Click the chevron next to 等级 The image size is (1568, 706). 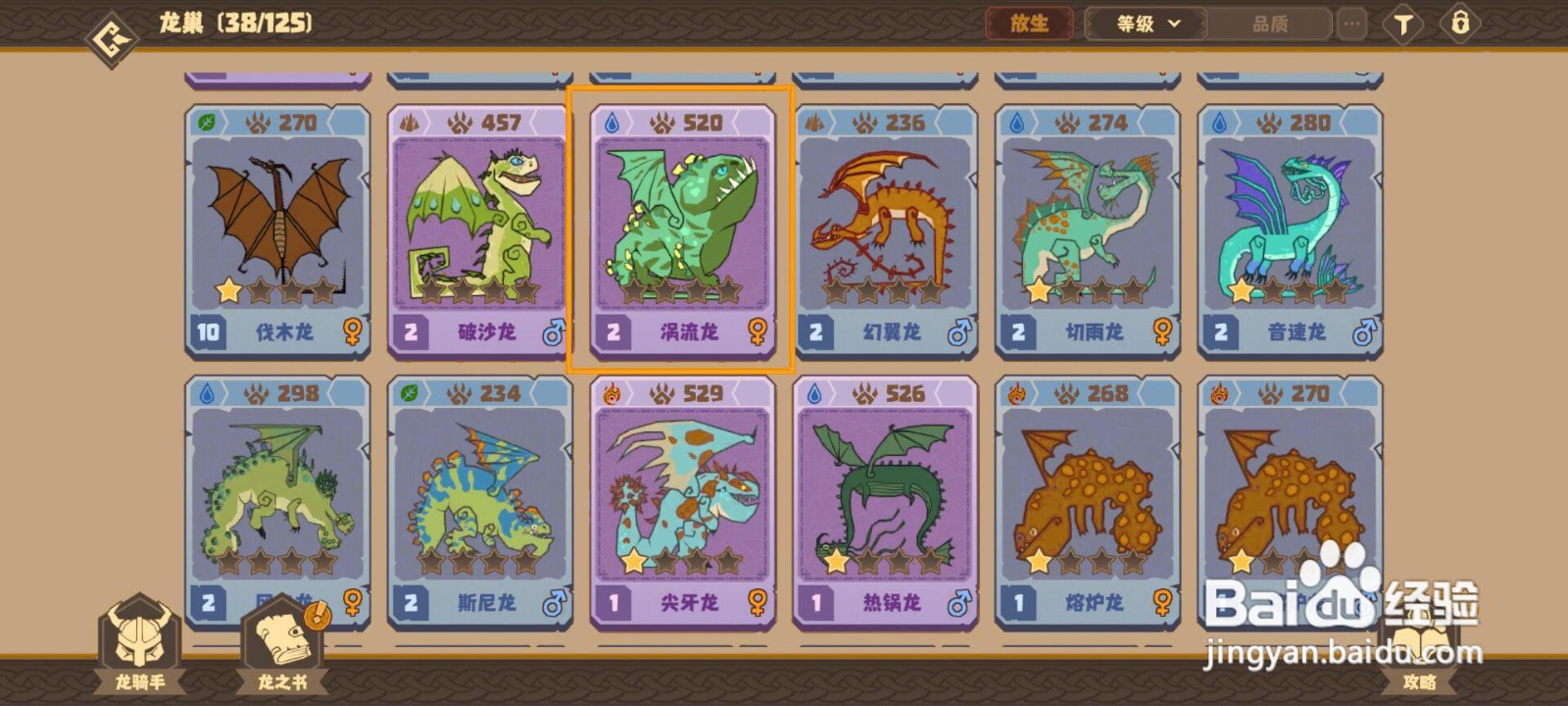click(x=1176, y=24)
